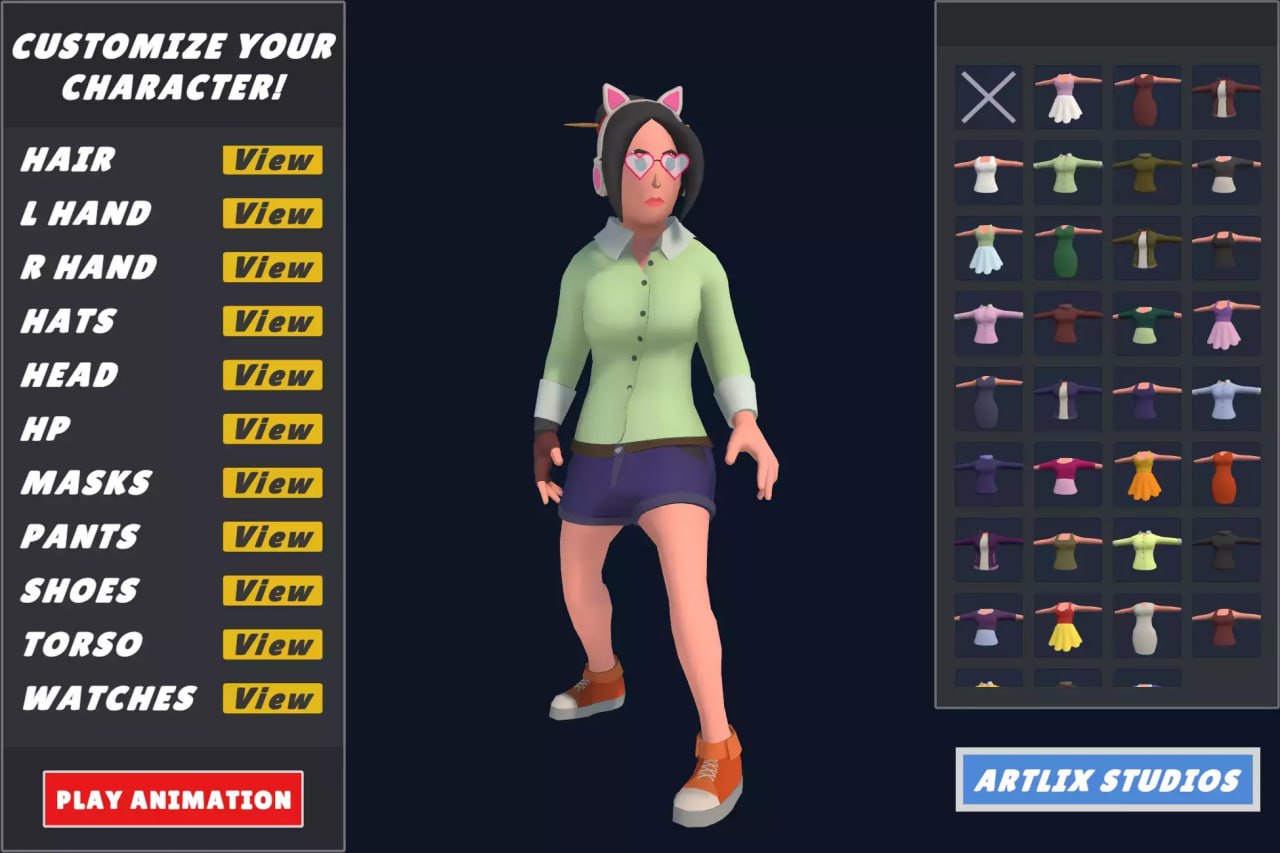Select the dark red jacket over white shirt
This screenshot has width=1280, height=853.
pyautogui.click(x=1227, y=97)
